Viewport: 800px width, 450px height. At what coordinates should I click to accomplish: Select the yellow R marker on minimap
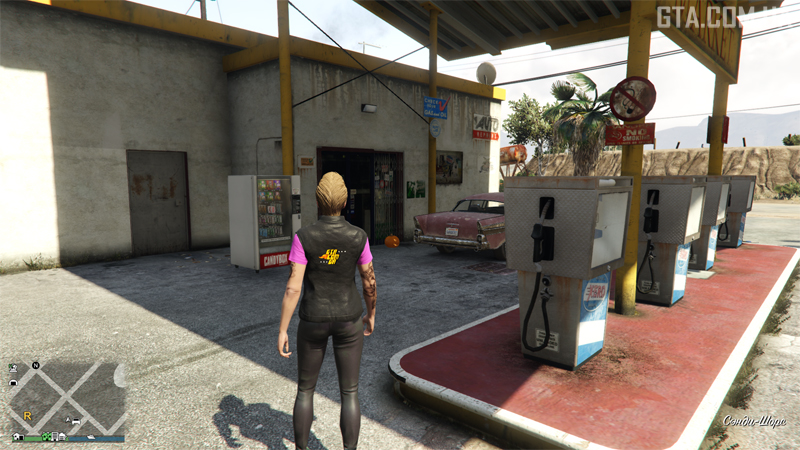[x=27, y=414]
